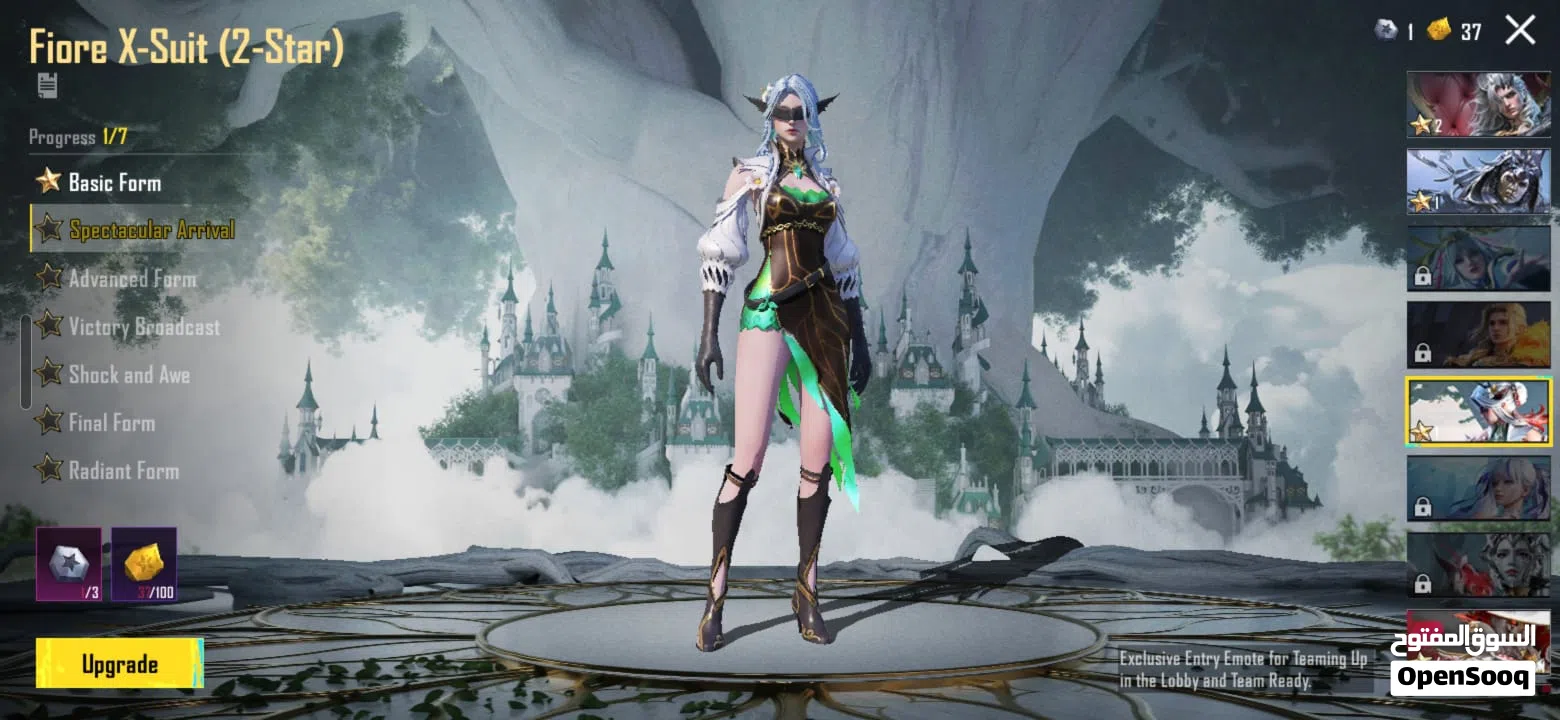The width and height of the screenshot is (1560, 720).
Task: Select the silver star-stone material slot
Action: point(69,564)
